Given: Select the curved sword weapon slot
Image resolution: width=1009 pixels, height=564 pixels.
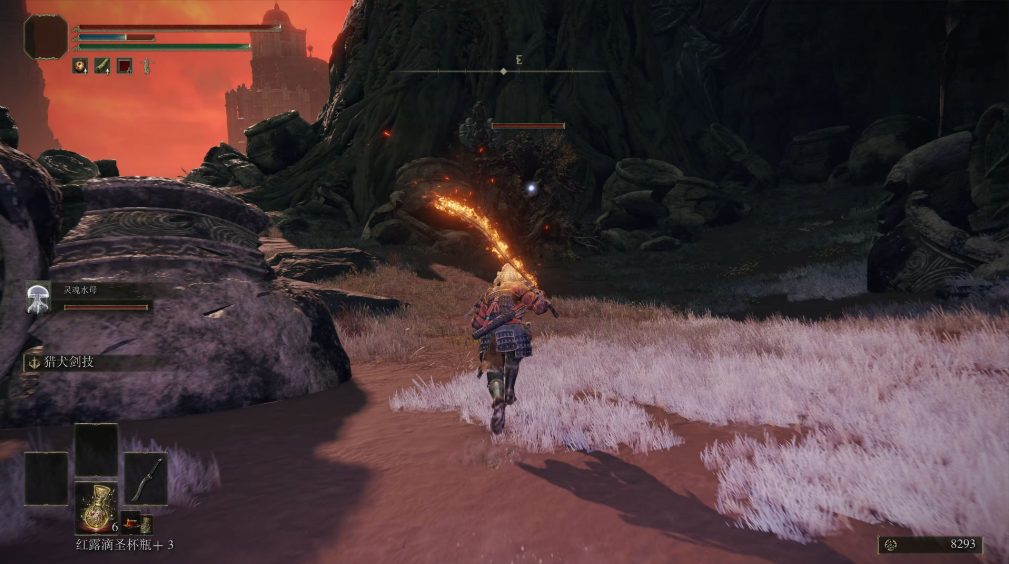Looking at the screenshot, I should click(x=146, y=478).
